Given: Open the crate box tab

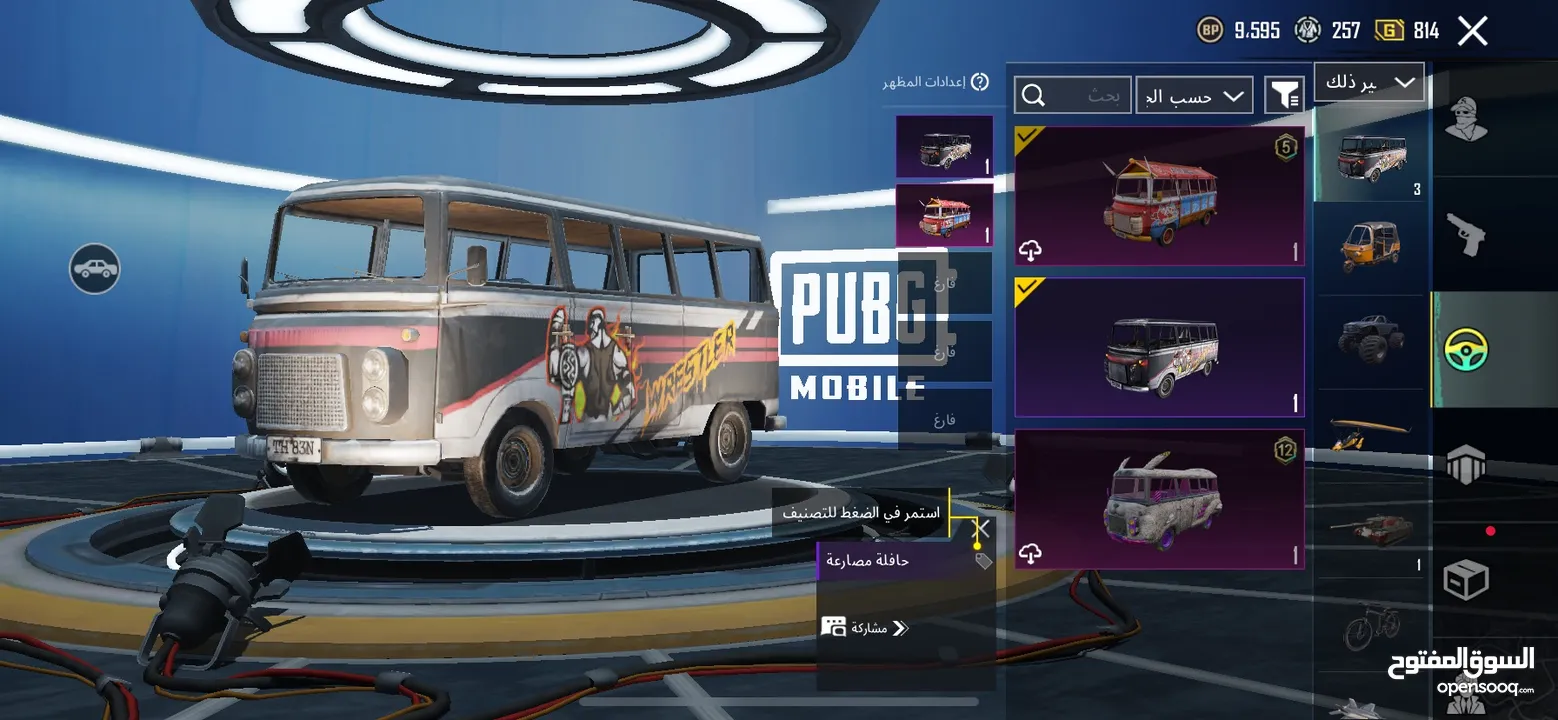Looking at the screenshot, I should pyautogui.click(x=1466, y=579).
